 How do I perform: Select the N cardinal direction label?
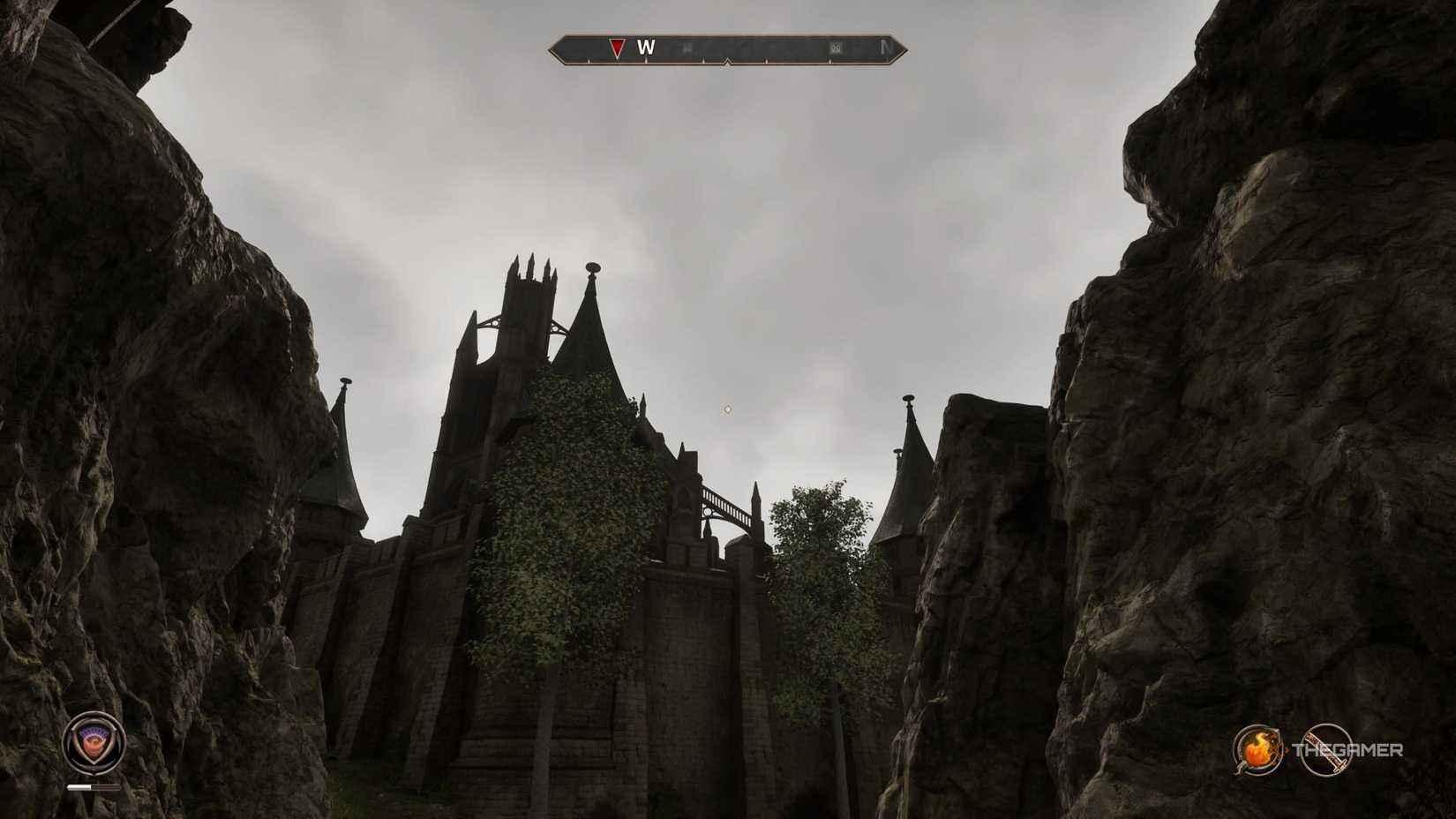click(885, 47)
